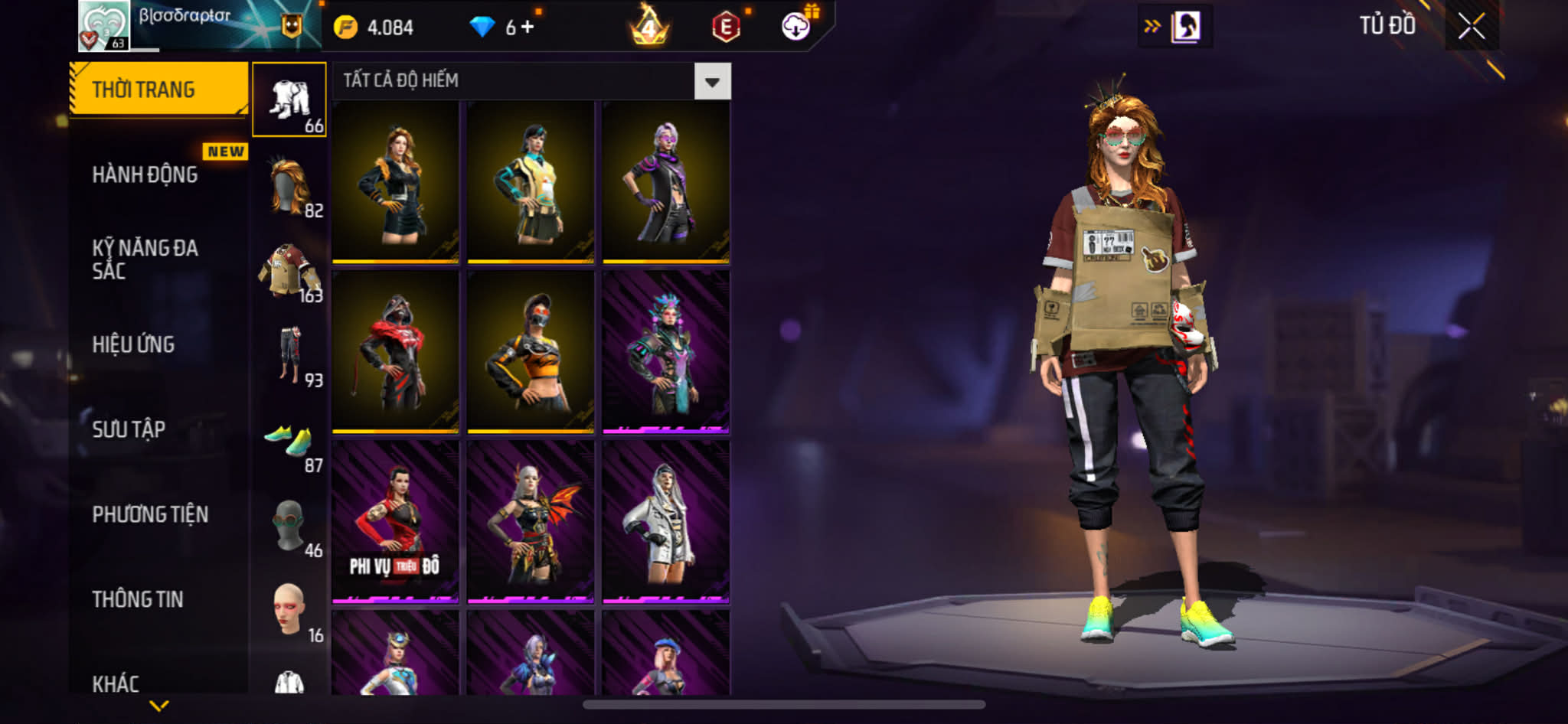Select the Hiệu Ứng menu entry

click(x=134, y=344)
